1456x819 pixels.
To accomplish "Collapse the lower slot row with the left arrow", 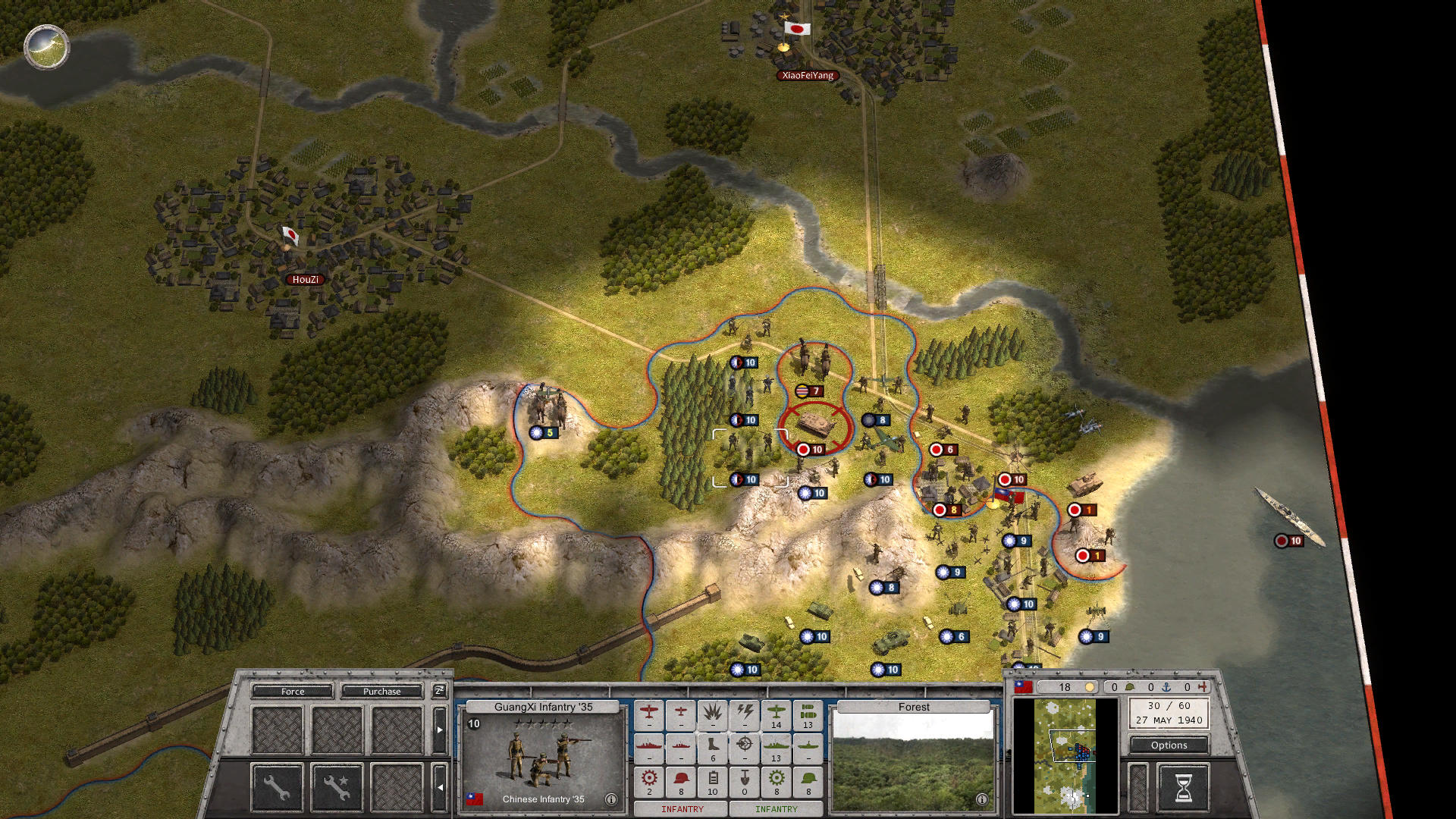I will point(441,788).
